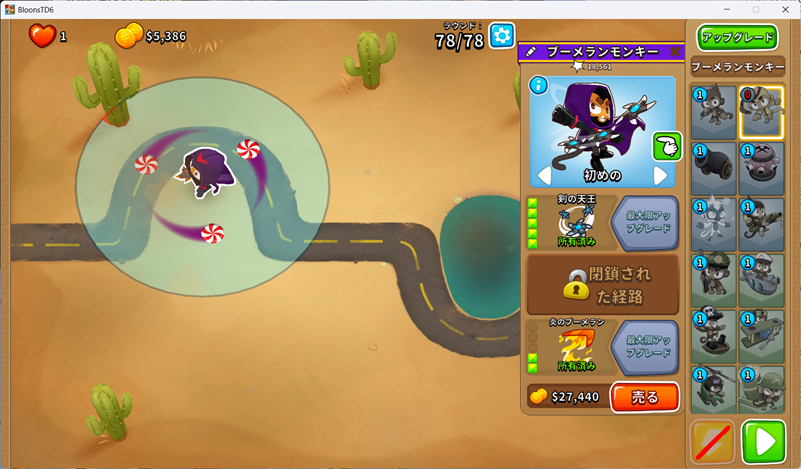
Task: Switch targeting to next option arrow
Action: [x=660, y=176]
